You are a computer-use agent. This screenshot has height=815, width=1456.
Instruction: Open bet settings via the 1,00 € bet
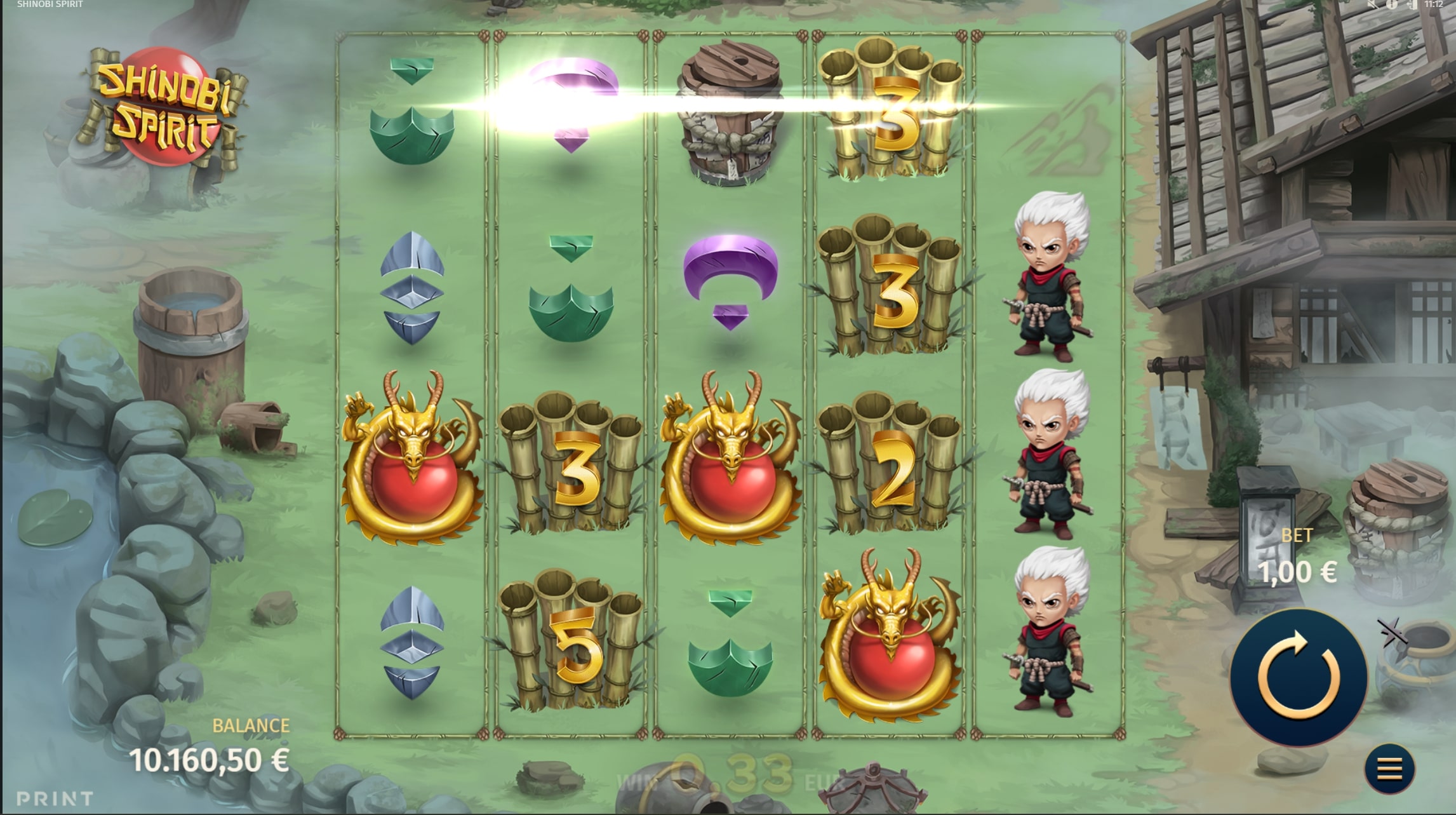[1297, 572]
